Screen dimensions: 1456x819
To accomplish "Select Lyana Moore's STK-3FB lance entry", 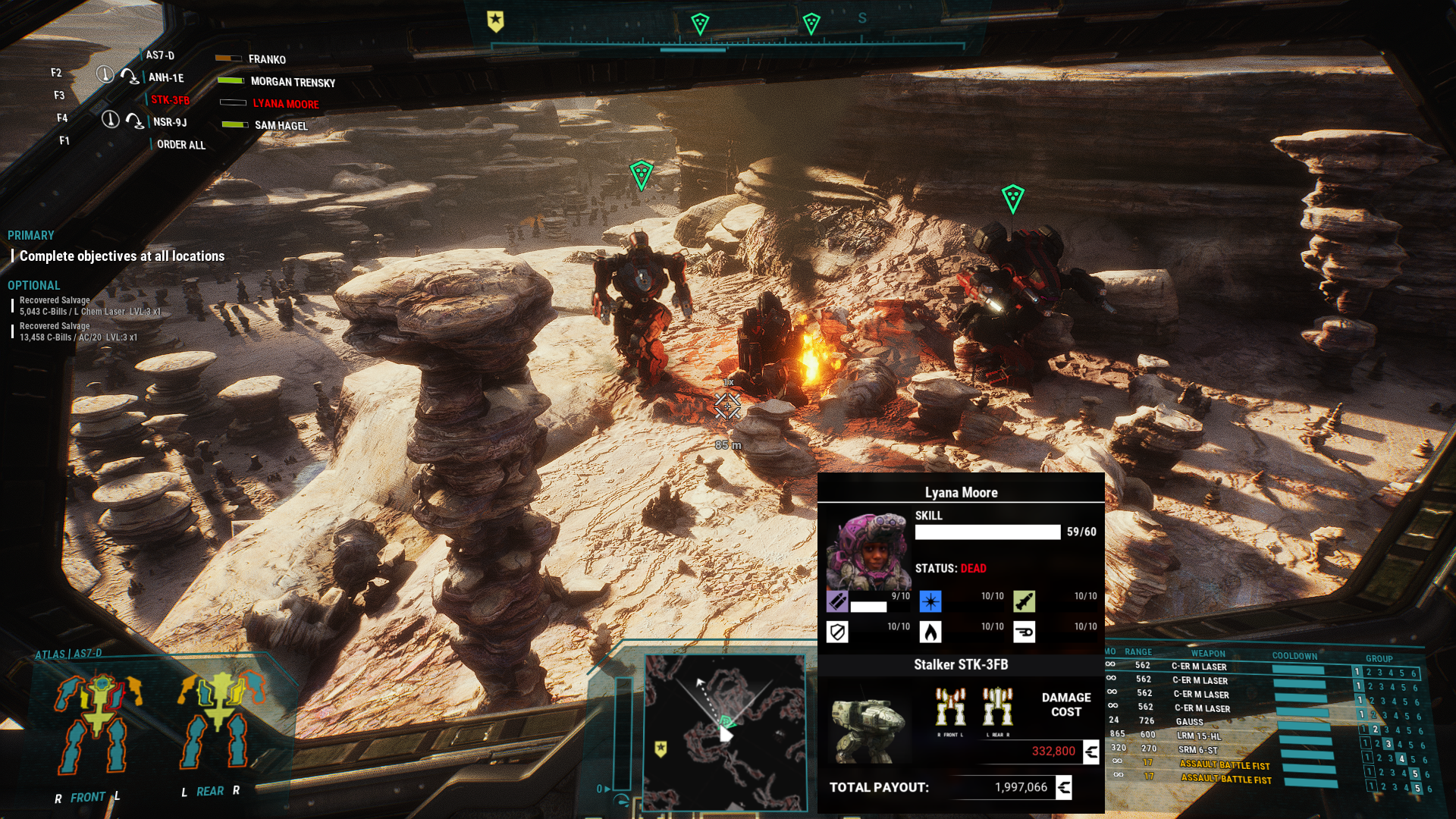I will pos(285,104).
